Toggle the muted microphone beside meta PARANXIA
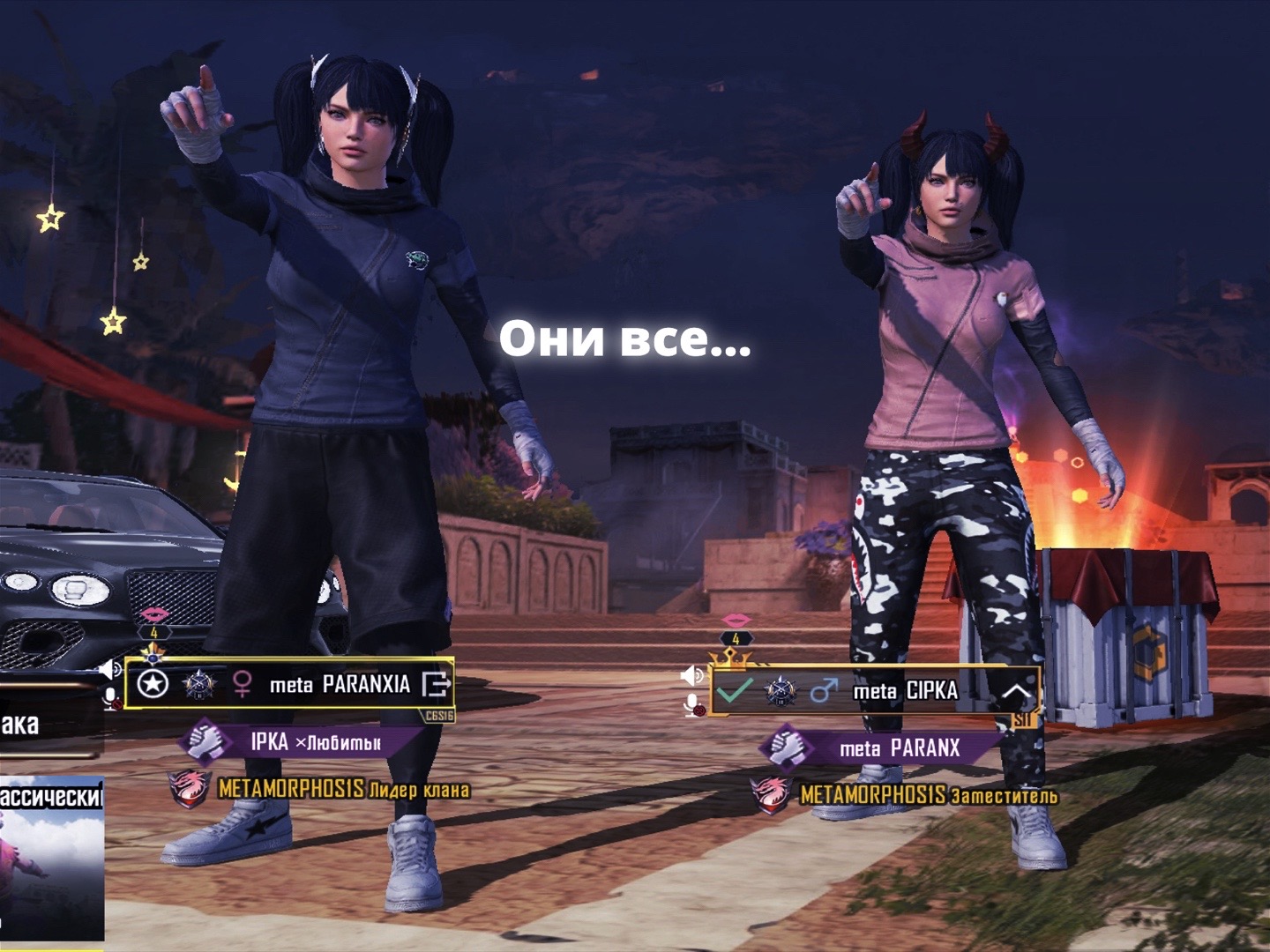Image resolution: width=1270 pixels, height=952 pixels. click(112, 700)
